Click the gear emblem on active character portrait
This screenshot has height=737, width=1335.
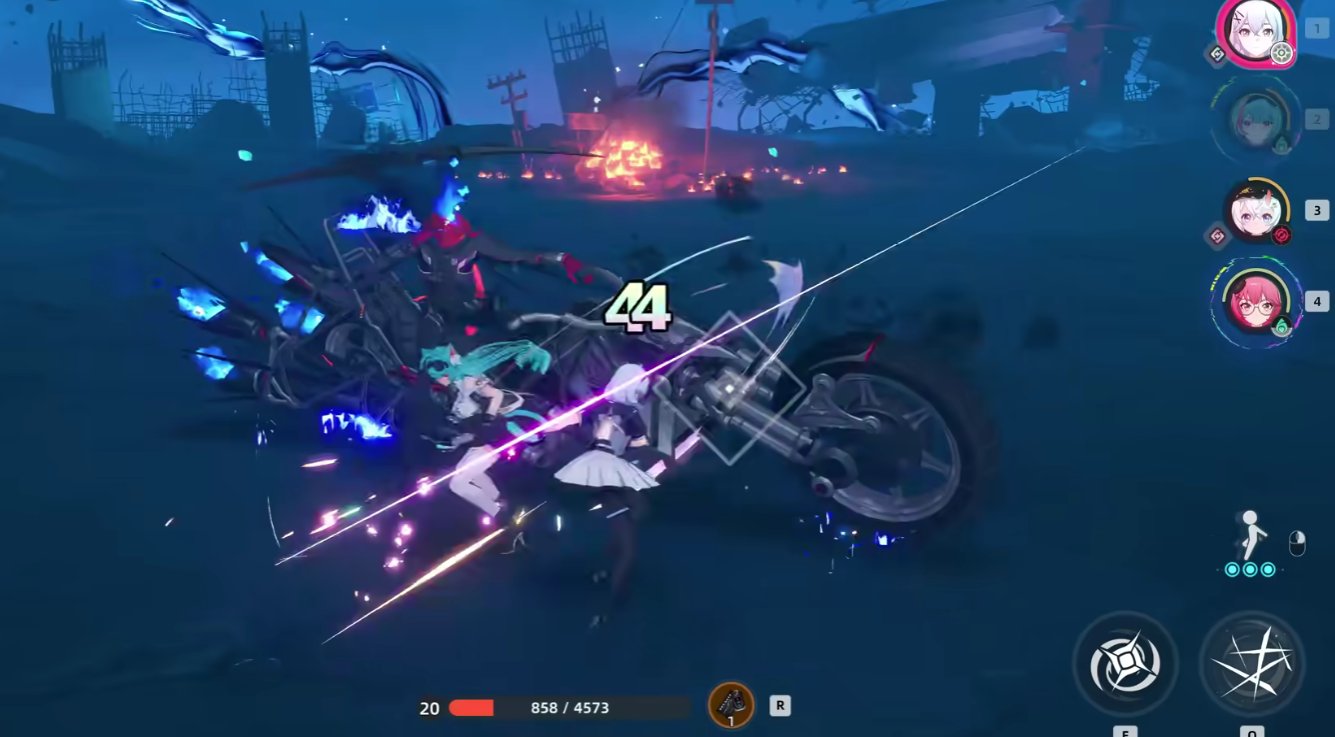(x=1281, y=53)
